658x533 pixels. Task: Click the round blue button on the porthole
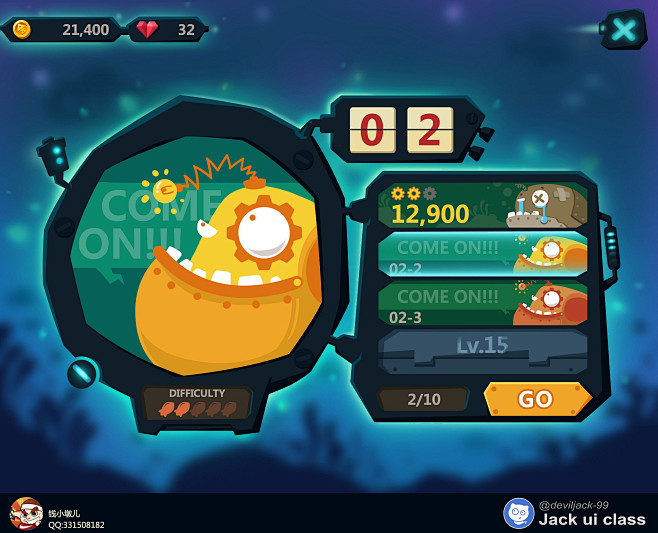pyautogui.click(x=82, y=373)
